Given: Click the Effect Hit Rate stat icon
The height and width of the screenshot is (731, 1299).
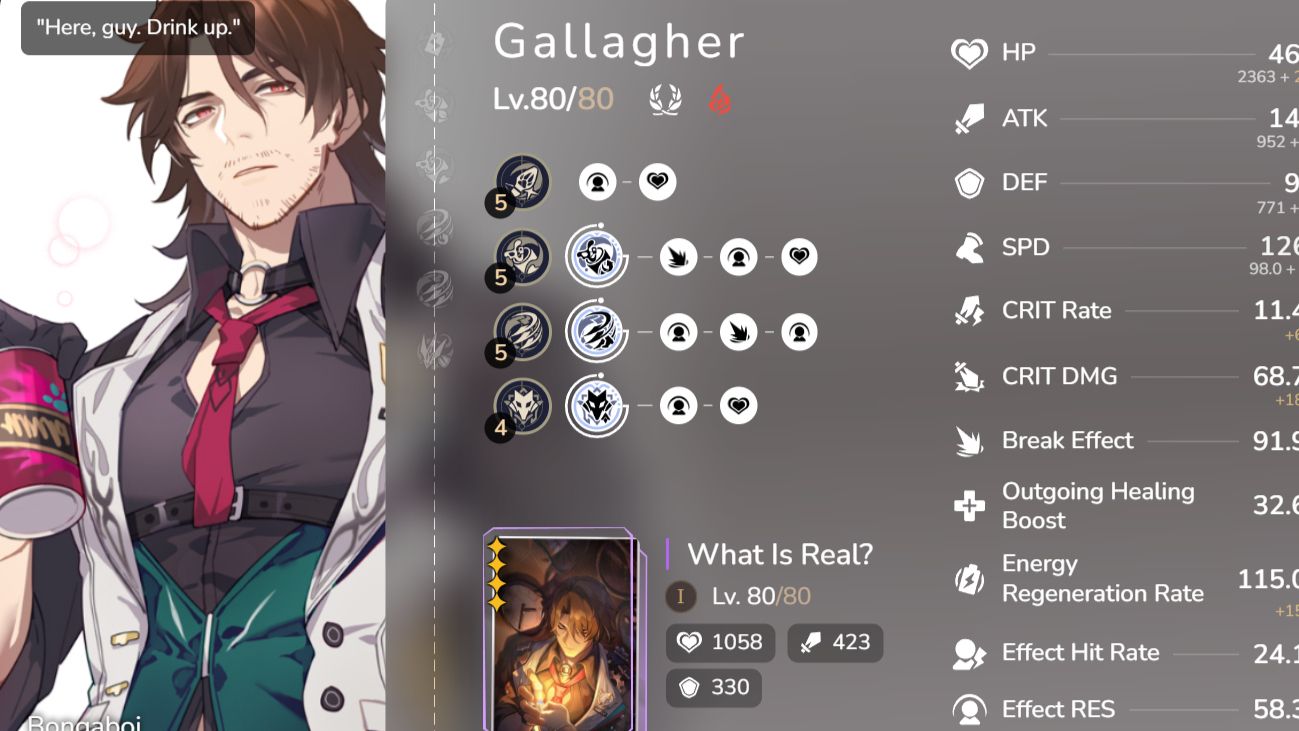Looking at the screenshot, I should [x=966, y=653].
